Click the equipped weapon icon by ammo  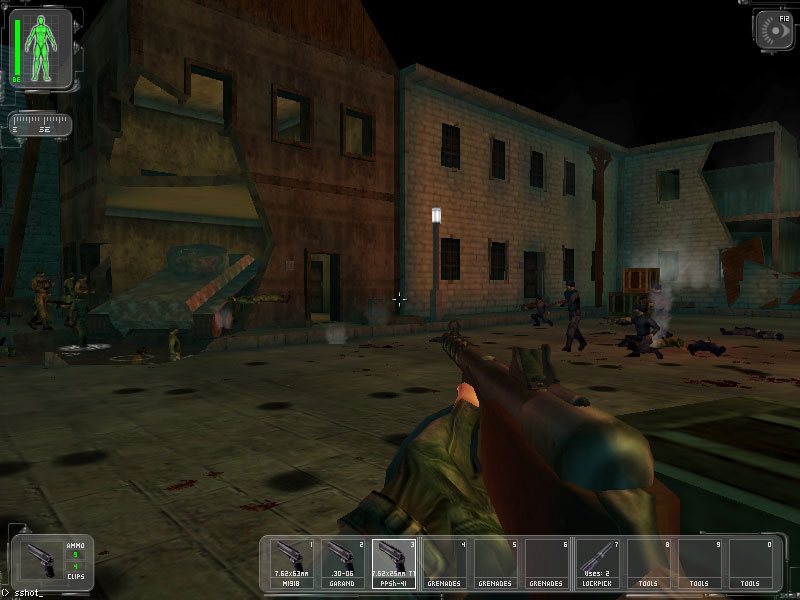(x=40, y=560)
